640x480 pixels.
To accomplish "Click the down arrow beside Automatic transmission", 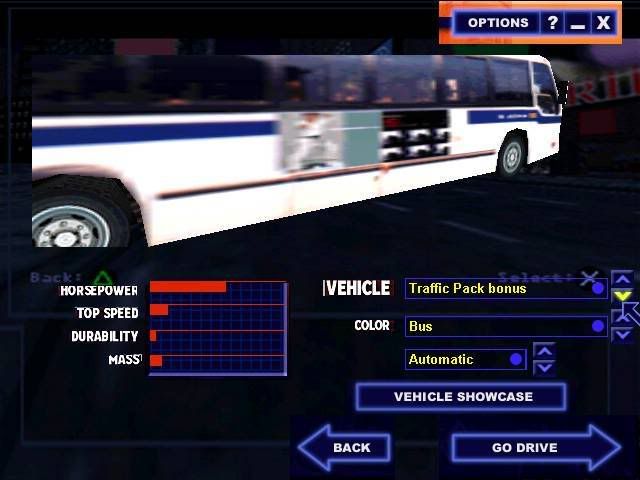I will click(544, 367).
